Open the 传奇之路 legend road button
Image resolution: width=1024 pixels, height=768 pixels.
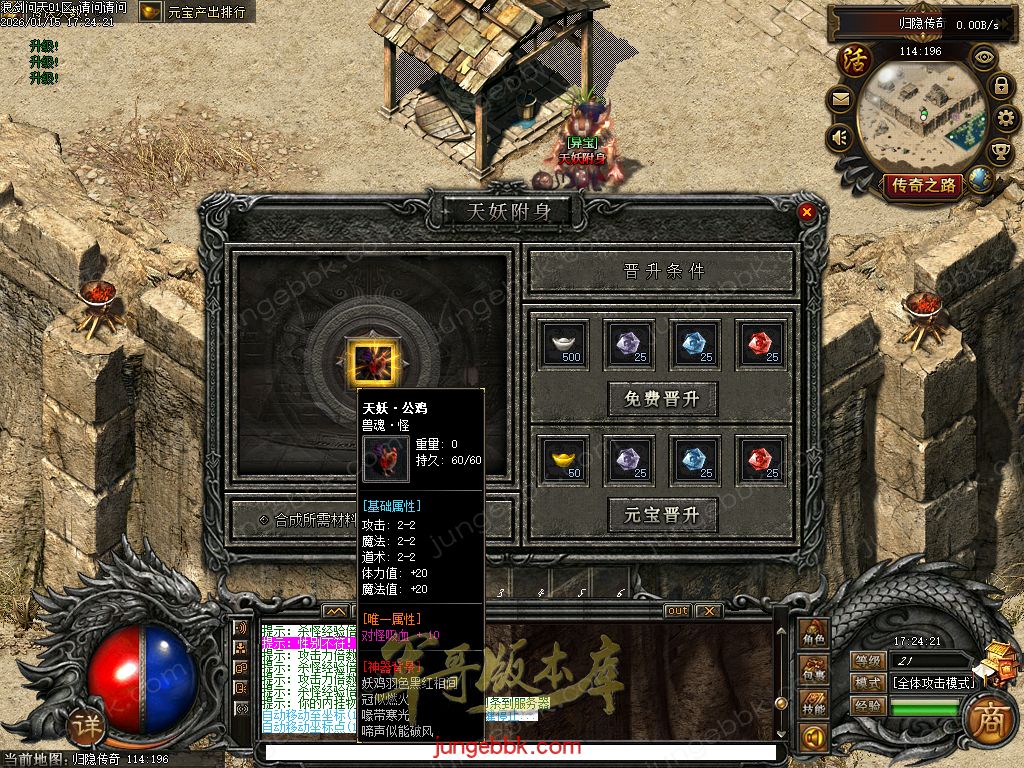pyautogui.click(x=922, y=185)
